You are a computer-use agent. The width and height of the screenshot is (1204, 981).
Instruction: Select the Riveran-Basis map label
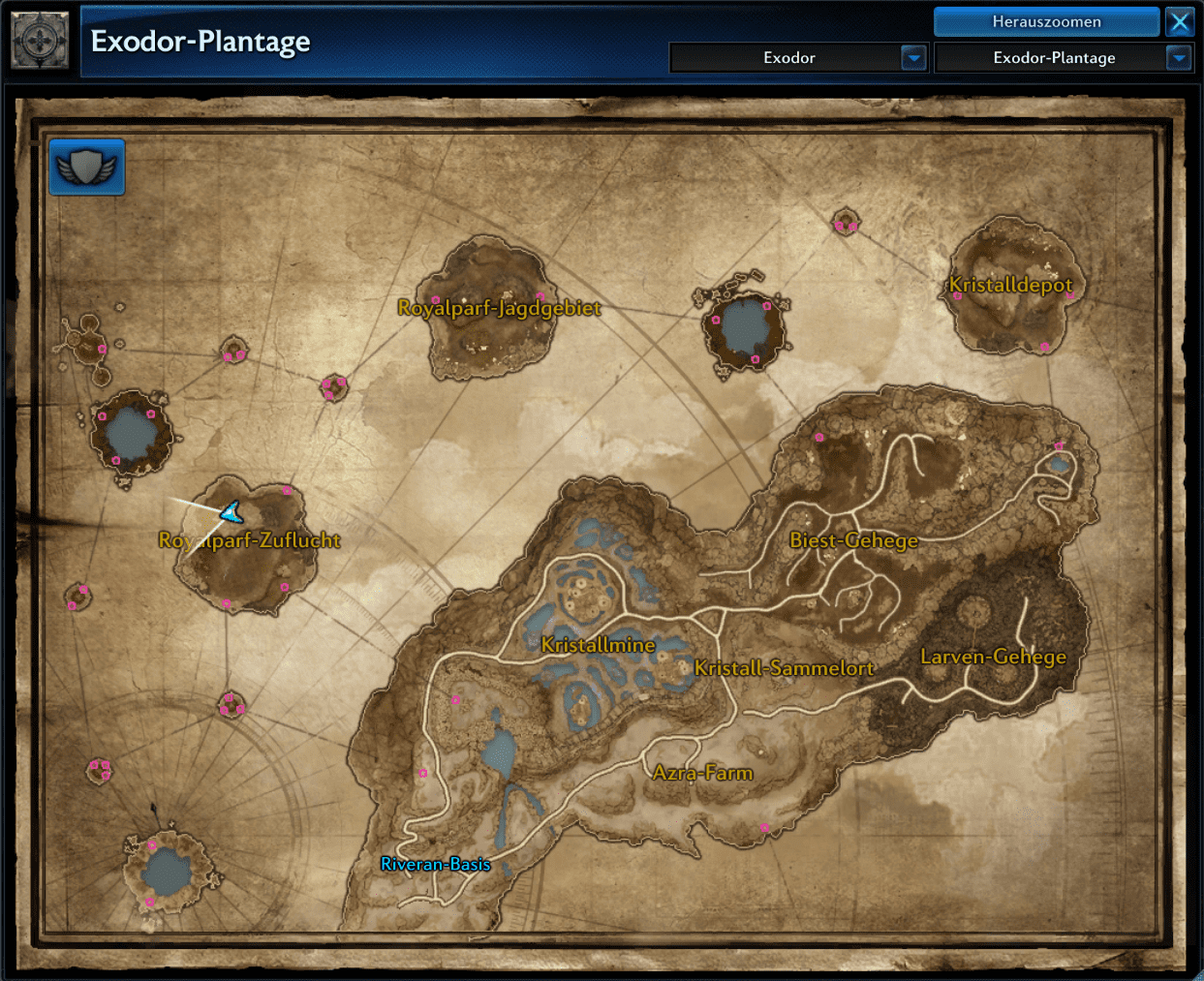(x=436, y=864)
